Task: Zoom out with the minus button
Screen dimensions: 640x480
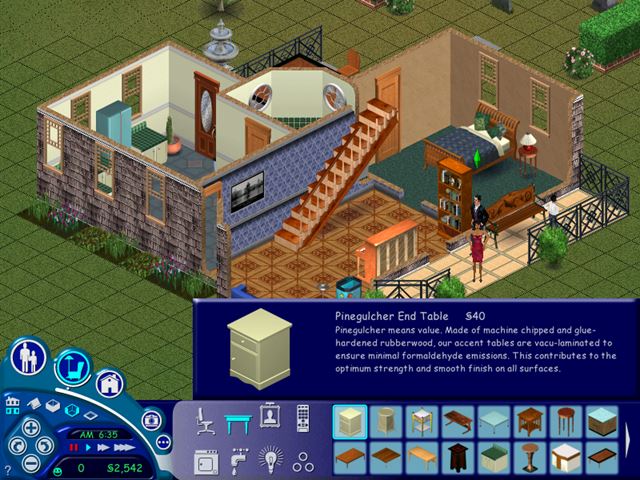Action: pos(32,464)
